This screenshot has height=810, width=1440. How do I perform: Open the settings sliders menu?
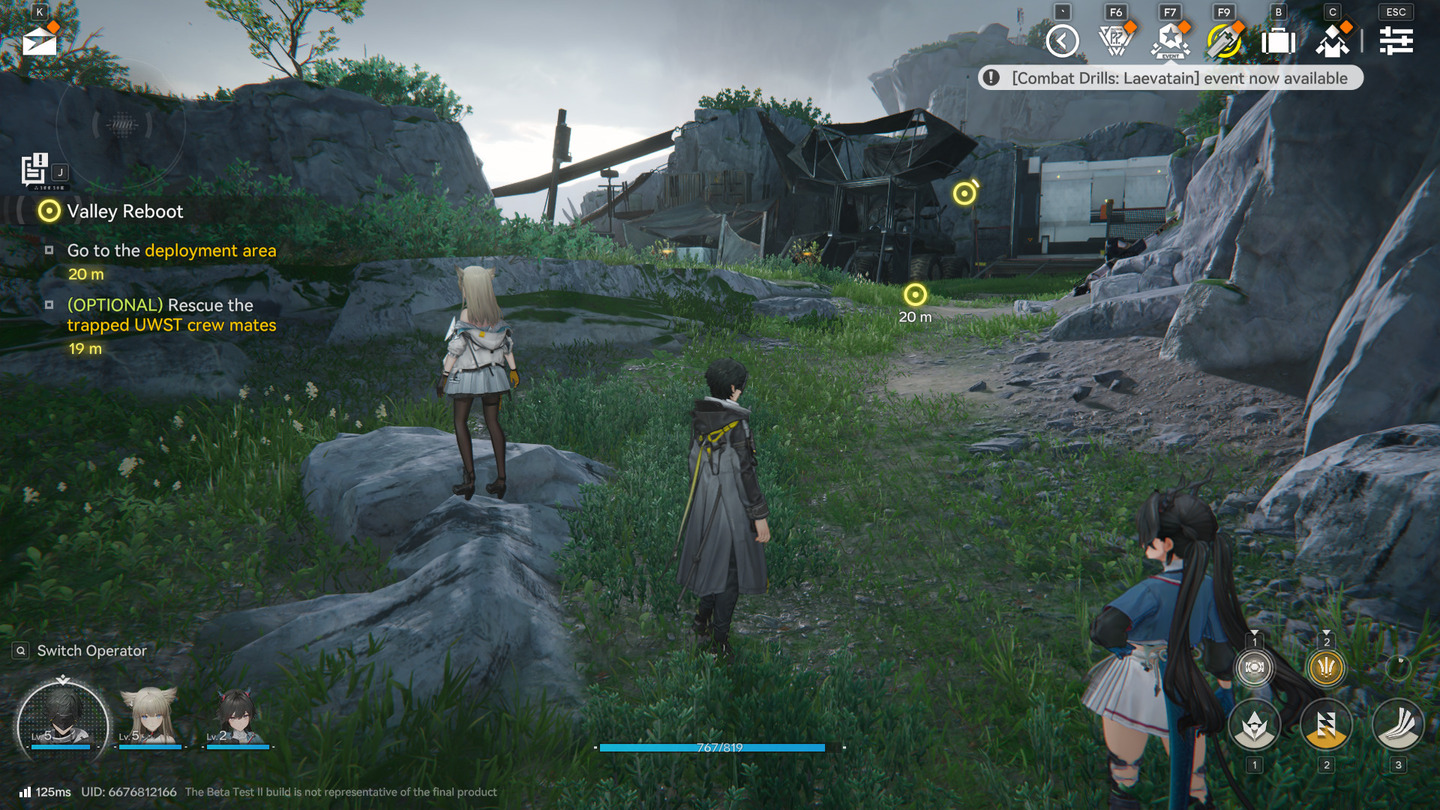point(1396,41)
